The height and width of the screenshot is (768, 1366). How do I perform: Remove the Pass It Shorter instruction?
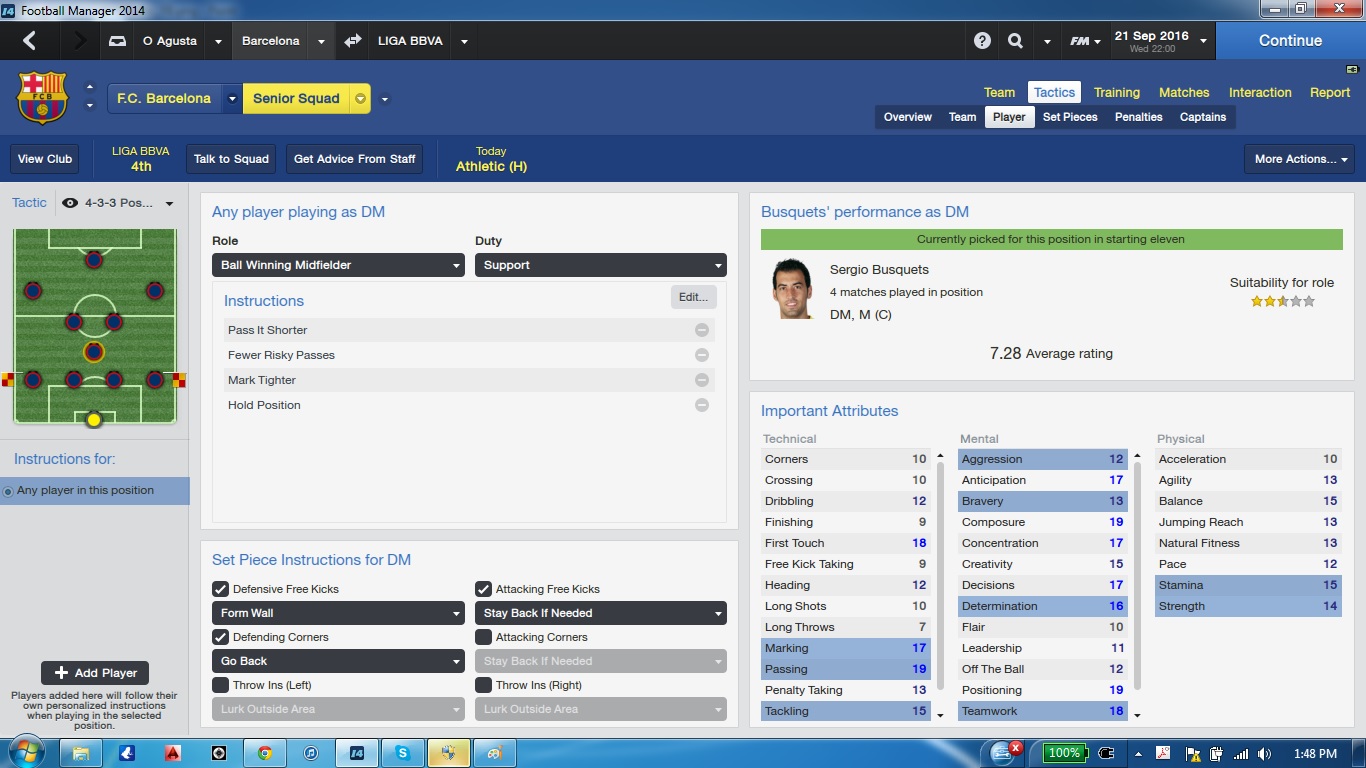coord(702,330)
